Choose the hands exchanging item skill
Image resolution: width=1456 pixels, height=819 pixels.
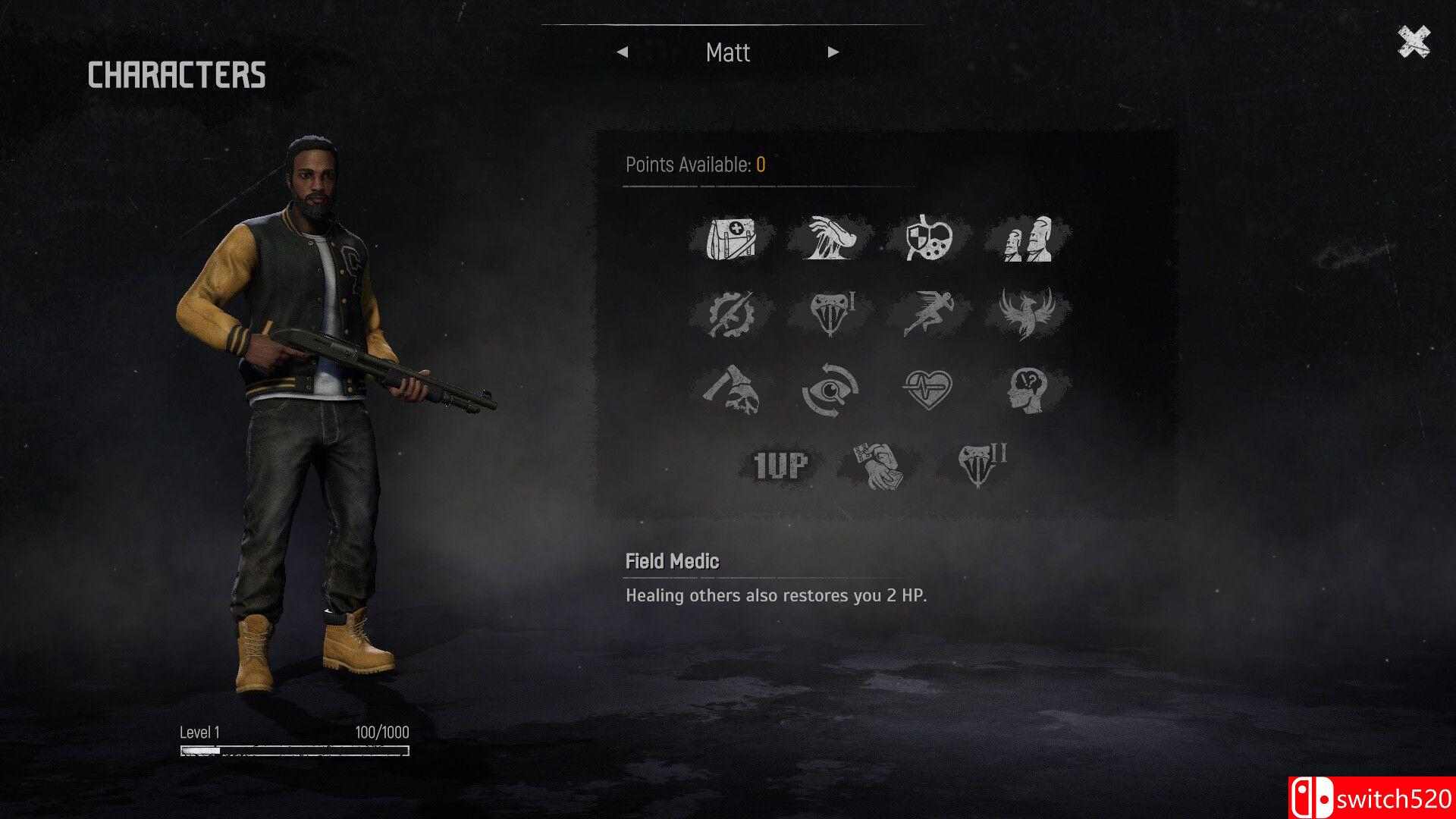[879, 465]
